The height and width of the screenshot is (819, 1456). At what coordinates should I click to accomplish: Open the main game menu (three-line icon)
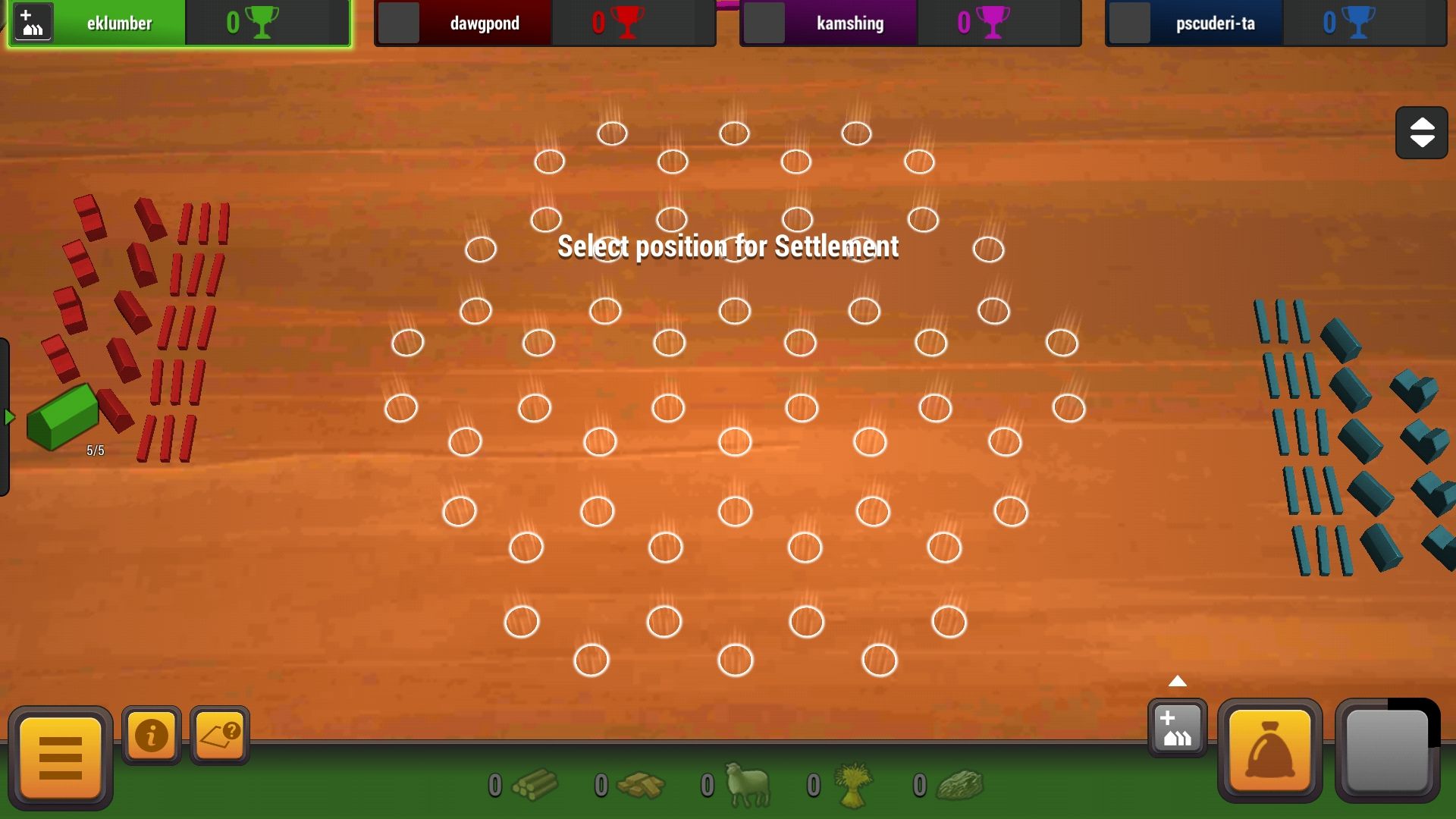60,756
